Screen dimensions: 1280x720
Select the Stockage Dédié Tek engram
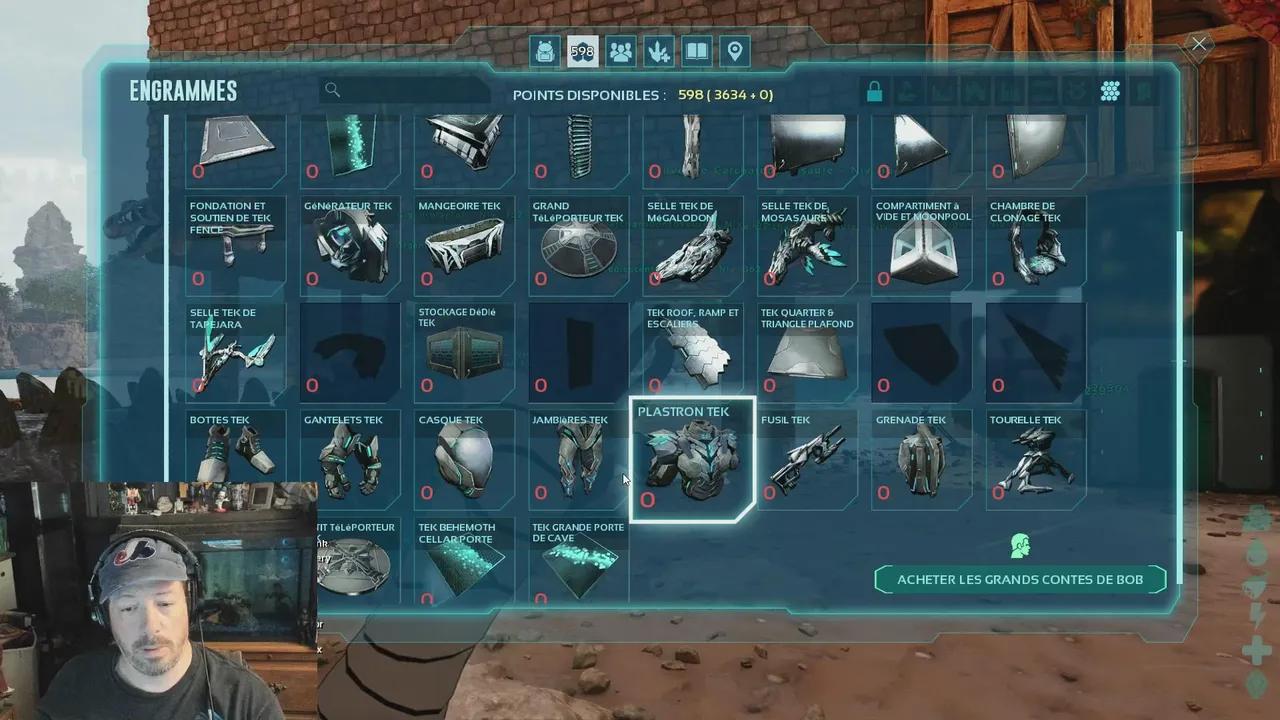point(464,351)
